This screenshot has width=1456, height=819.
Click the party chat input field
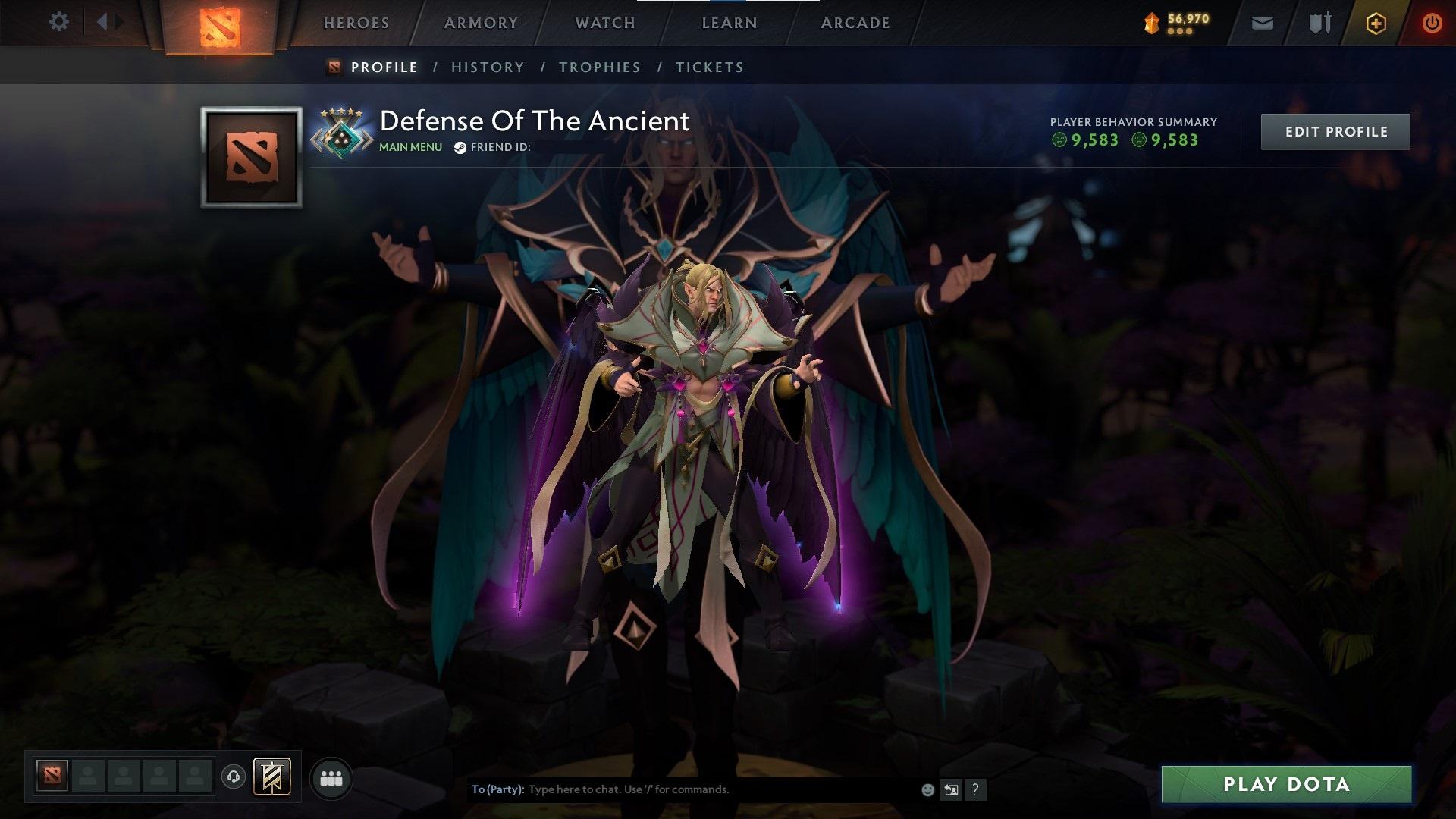pos(682,789)
